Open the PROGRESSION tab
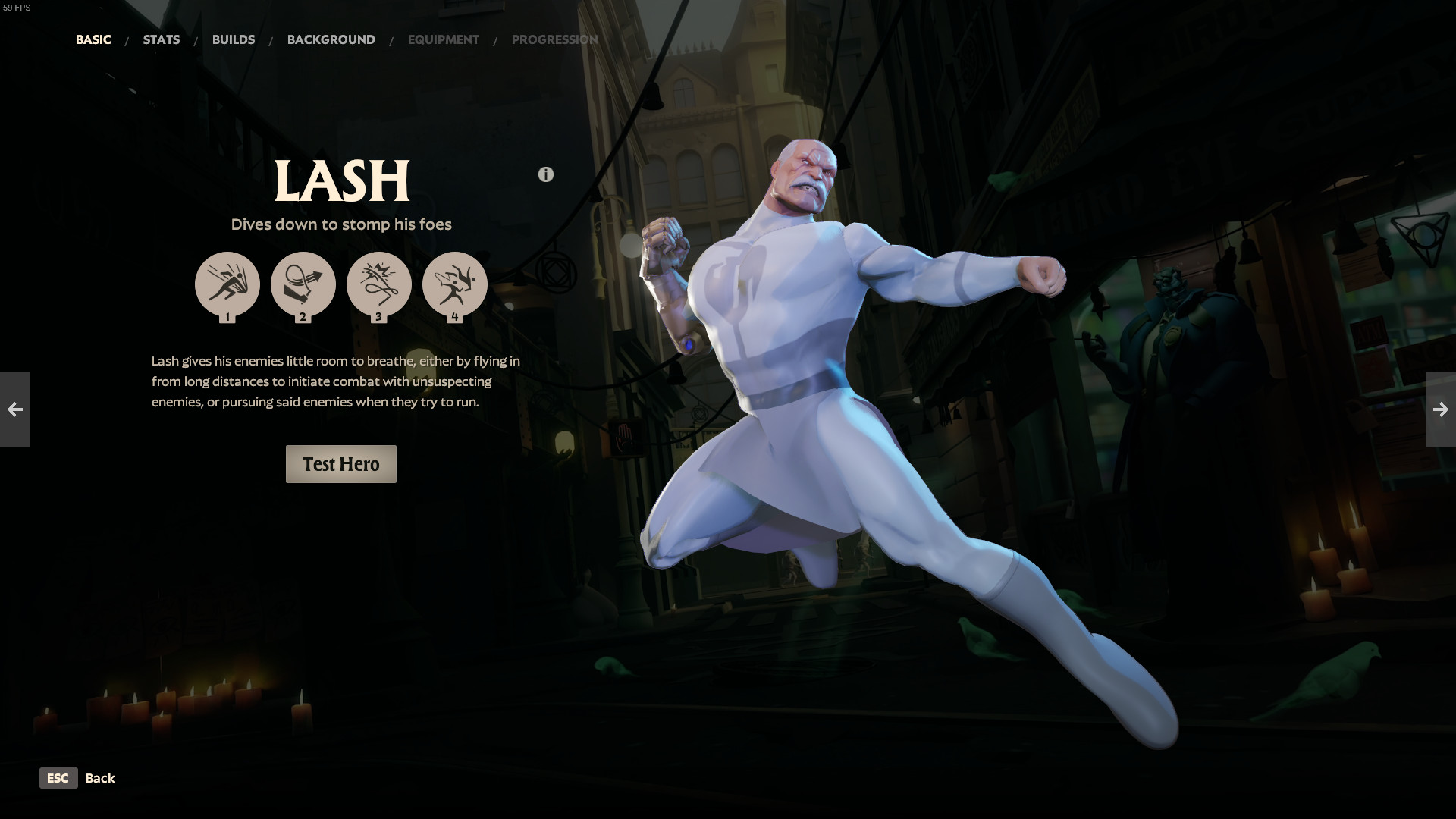1456x819 pixels. click(555, 39)
